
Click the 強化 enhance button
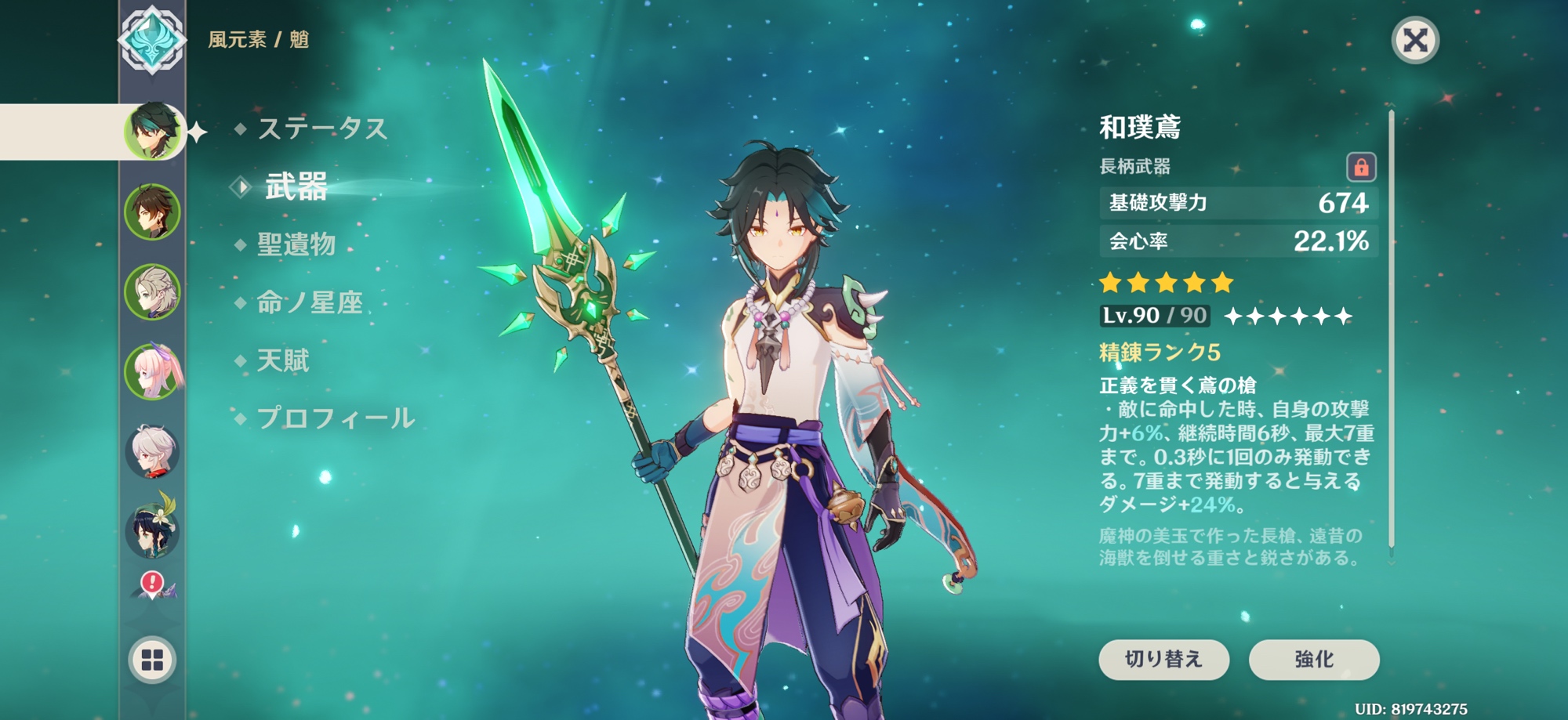(1313, 659)
